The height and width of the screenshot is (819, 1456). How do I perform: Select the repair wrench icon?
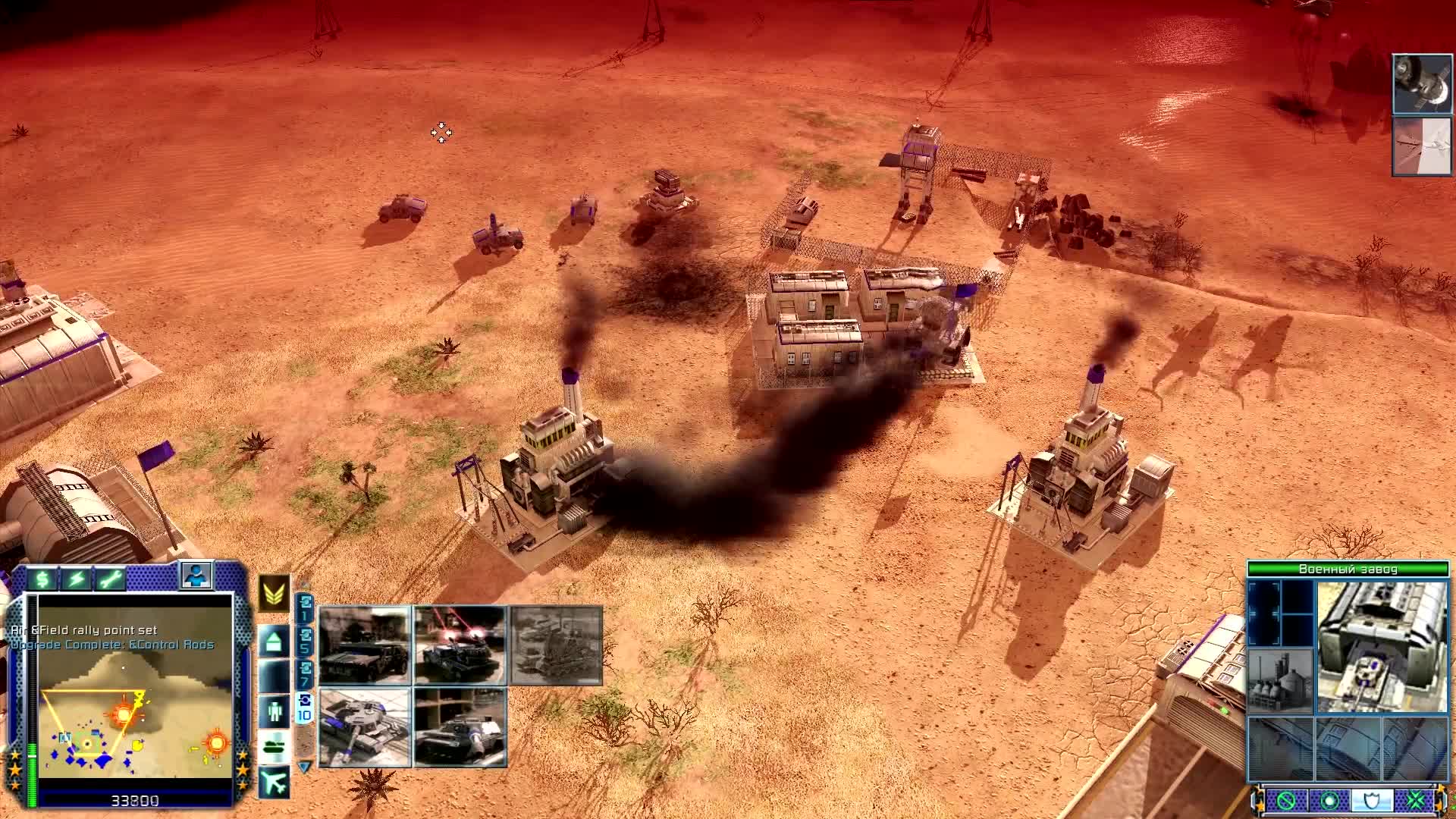(112, 578)
